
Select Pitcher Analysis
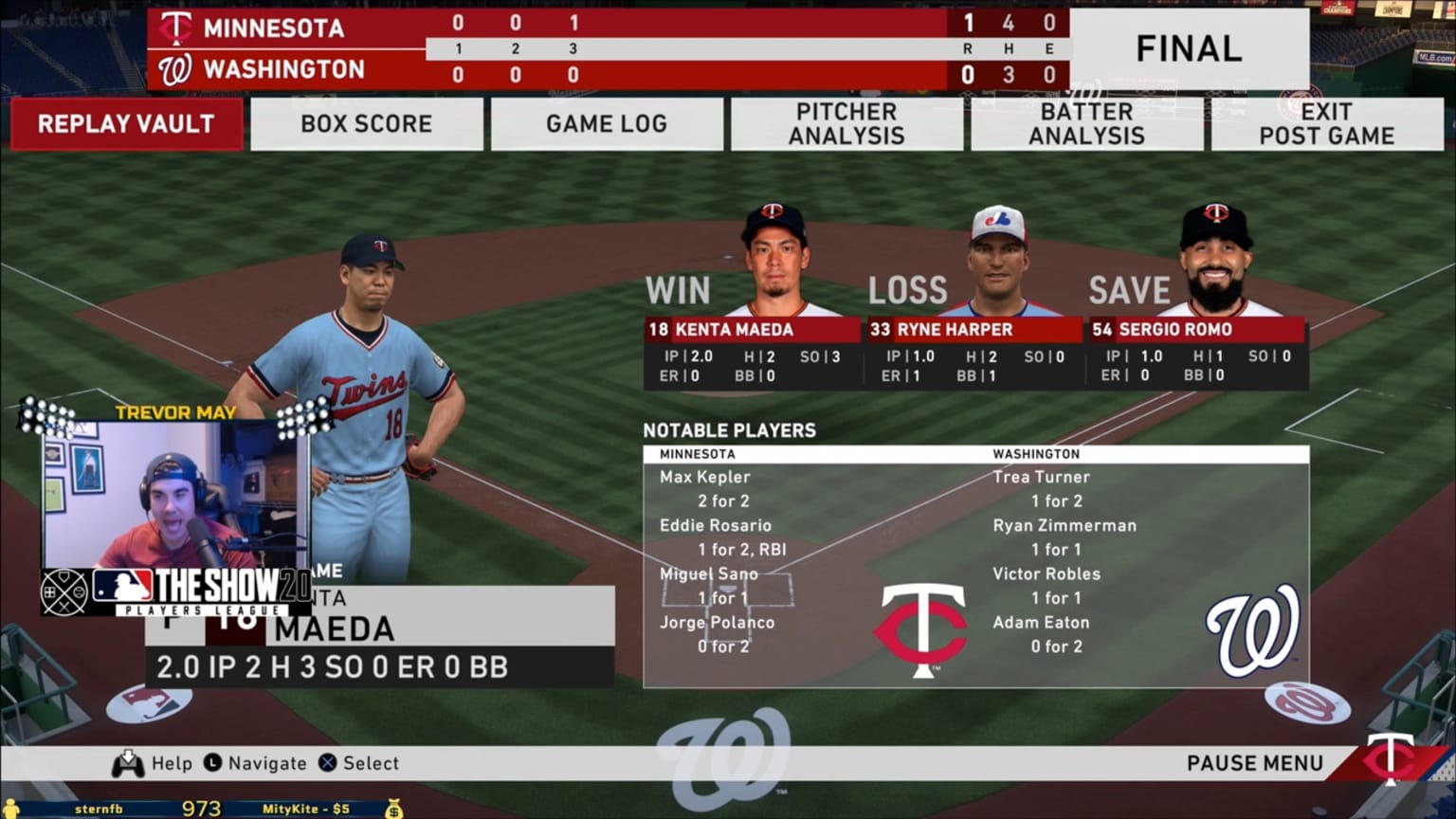tap(846, 124)
